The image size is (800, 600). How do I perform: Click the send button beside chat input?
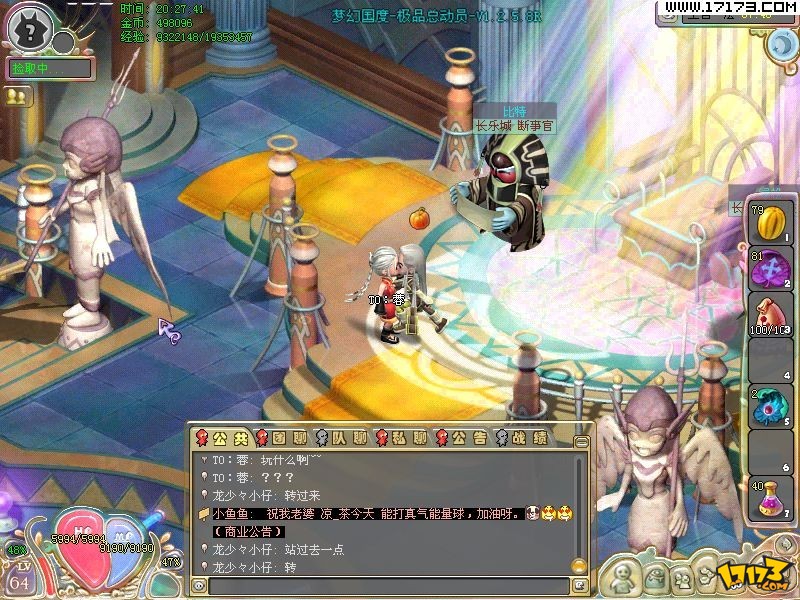579,587
